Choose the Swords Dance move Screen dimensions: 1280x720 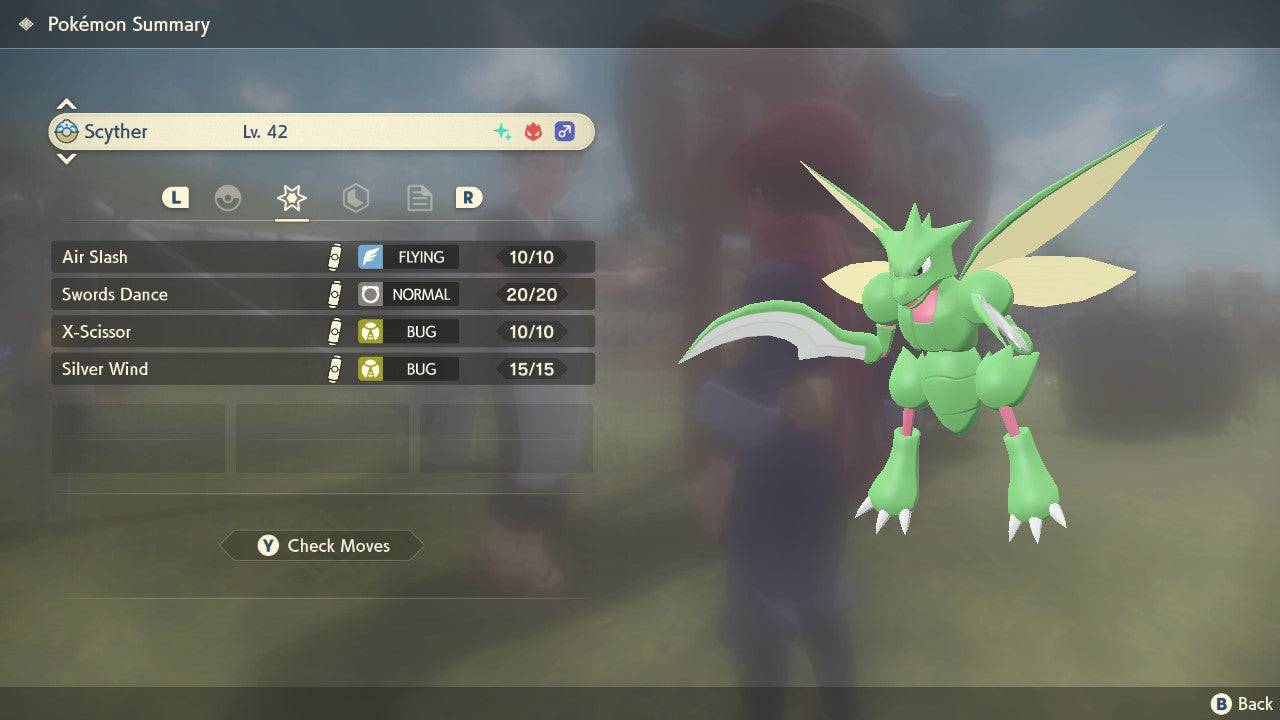click(x=322, y=294)
